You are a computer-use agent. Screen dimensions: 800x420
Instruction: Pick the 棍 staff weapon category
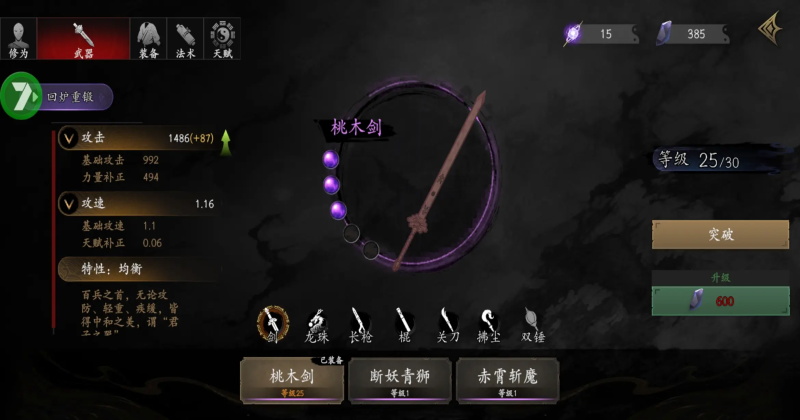click(x=404, y=323)
